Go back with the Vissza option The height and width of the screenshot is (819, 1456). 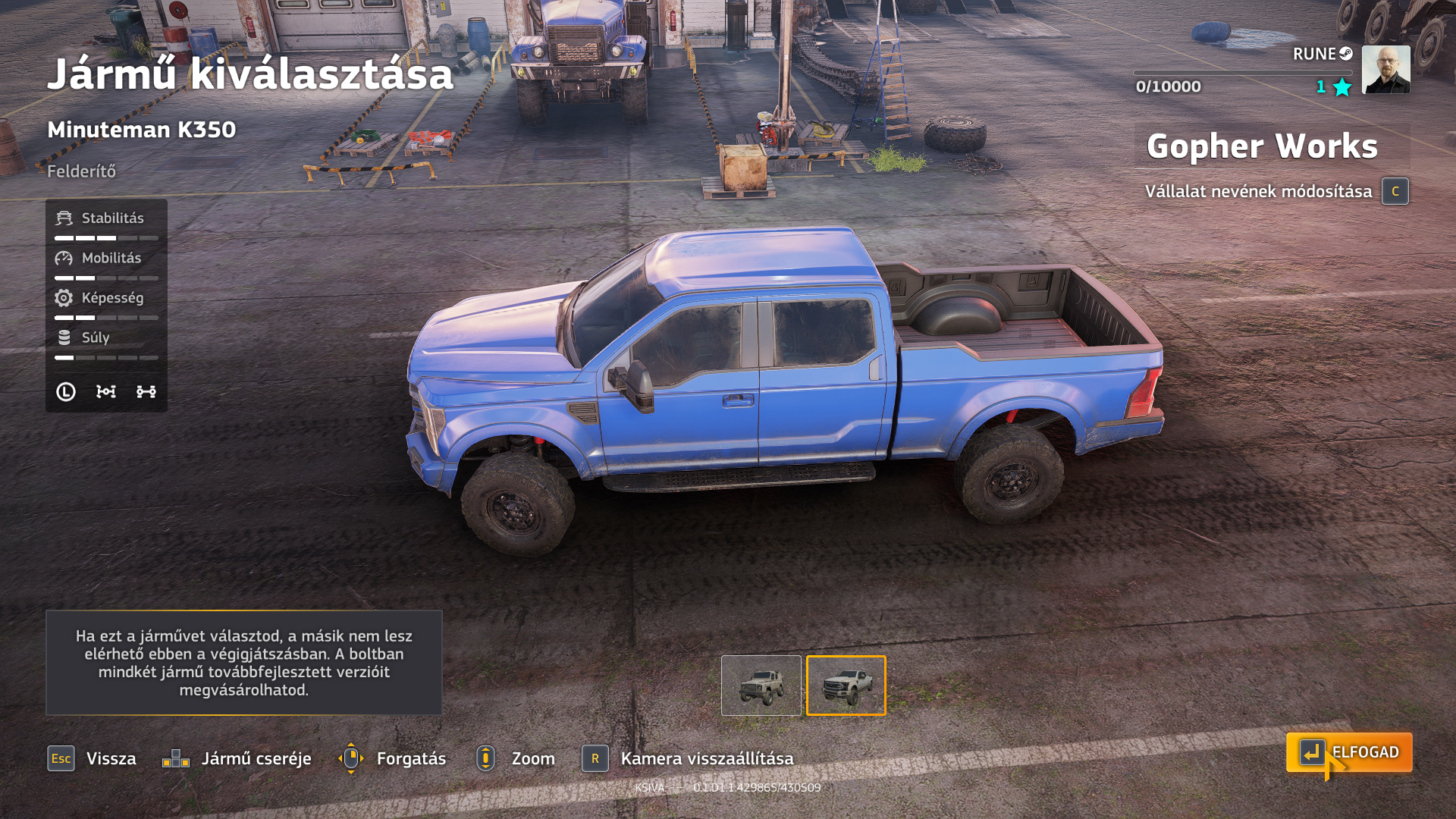93,758
